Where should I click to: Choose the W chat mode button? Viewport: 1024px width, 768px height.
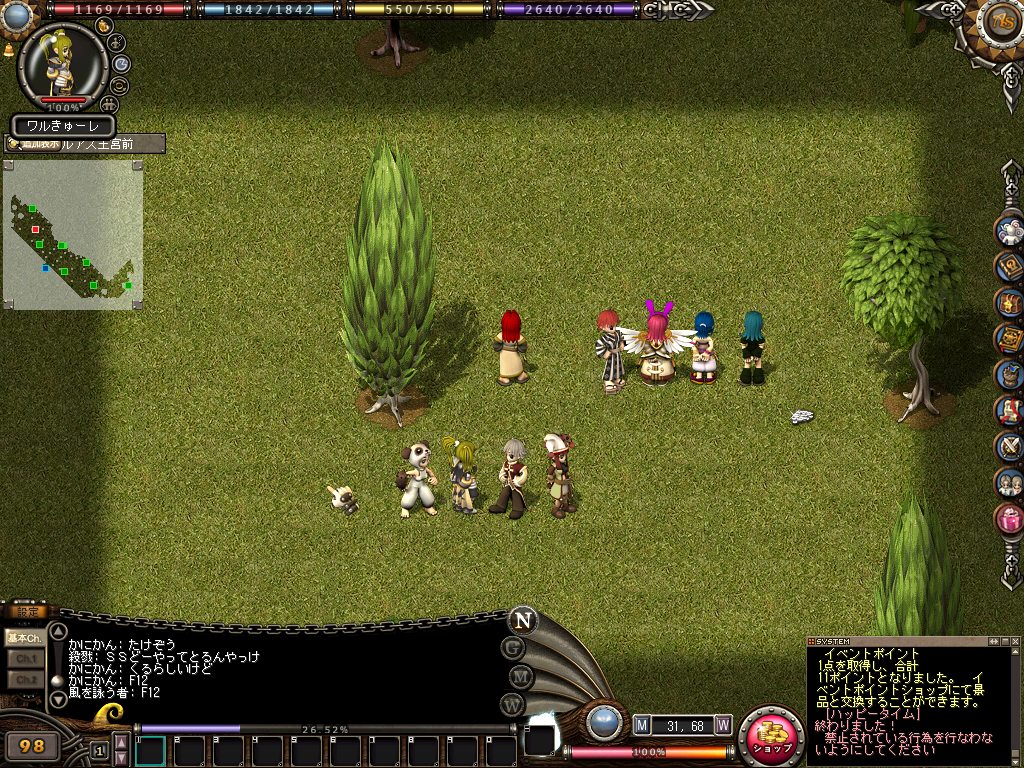514,705
